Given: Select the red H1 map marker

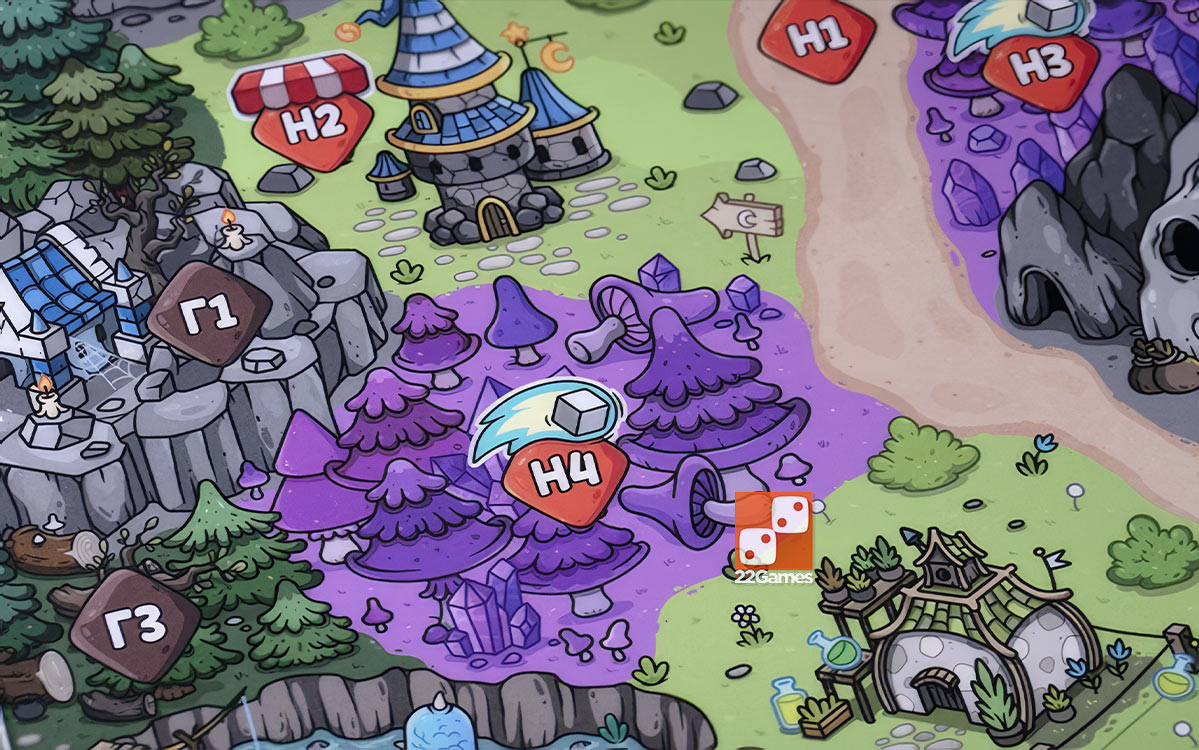Looking at the screenshot, I should (817, 37).
